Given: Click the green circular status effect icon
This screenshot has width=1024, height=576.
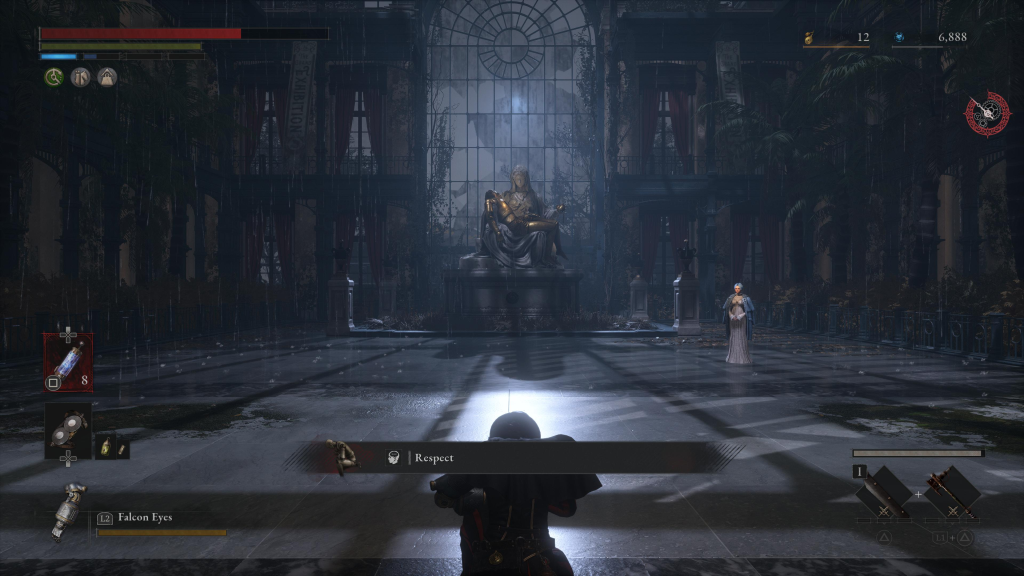Looking at the screenshot, I should tap(54, 77).
